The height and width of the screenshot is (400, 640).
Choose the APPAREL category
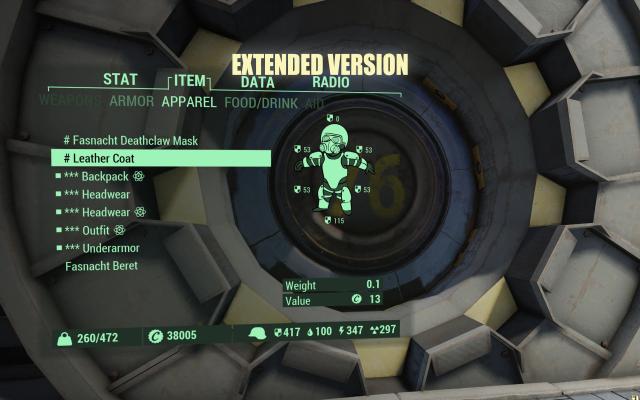coord(191,100)
